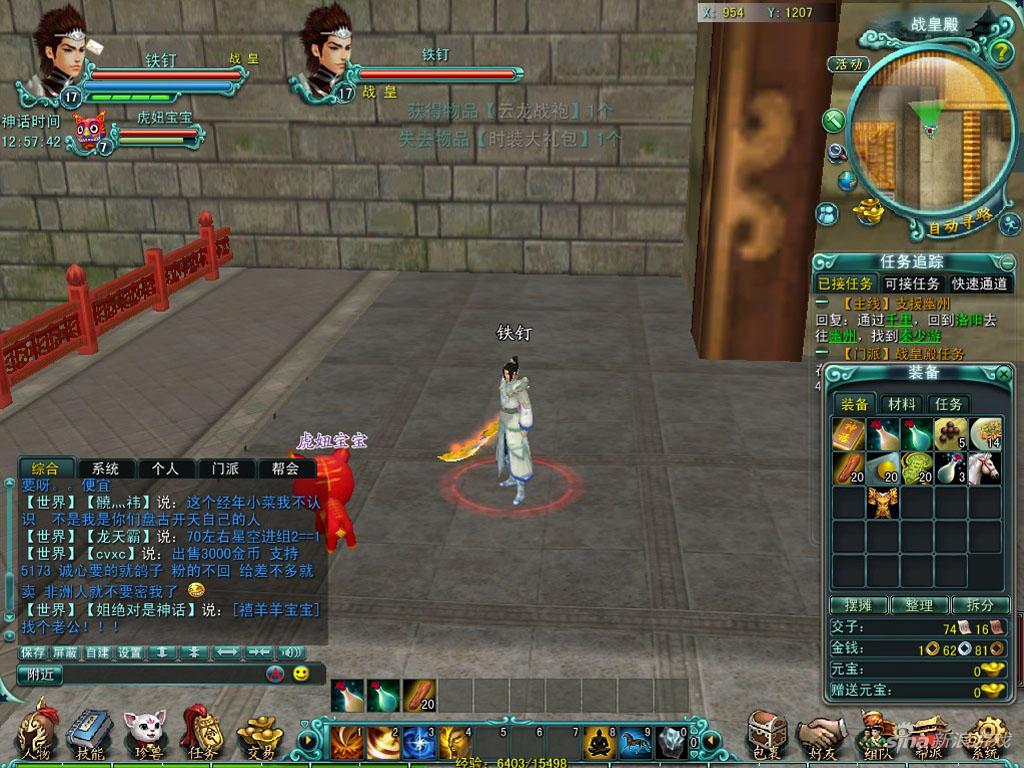Open the 技能 skills book

(x=89, y=735)
